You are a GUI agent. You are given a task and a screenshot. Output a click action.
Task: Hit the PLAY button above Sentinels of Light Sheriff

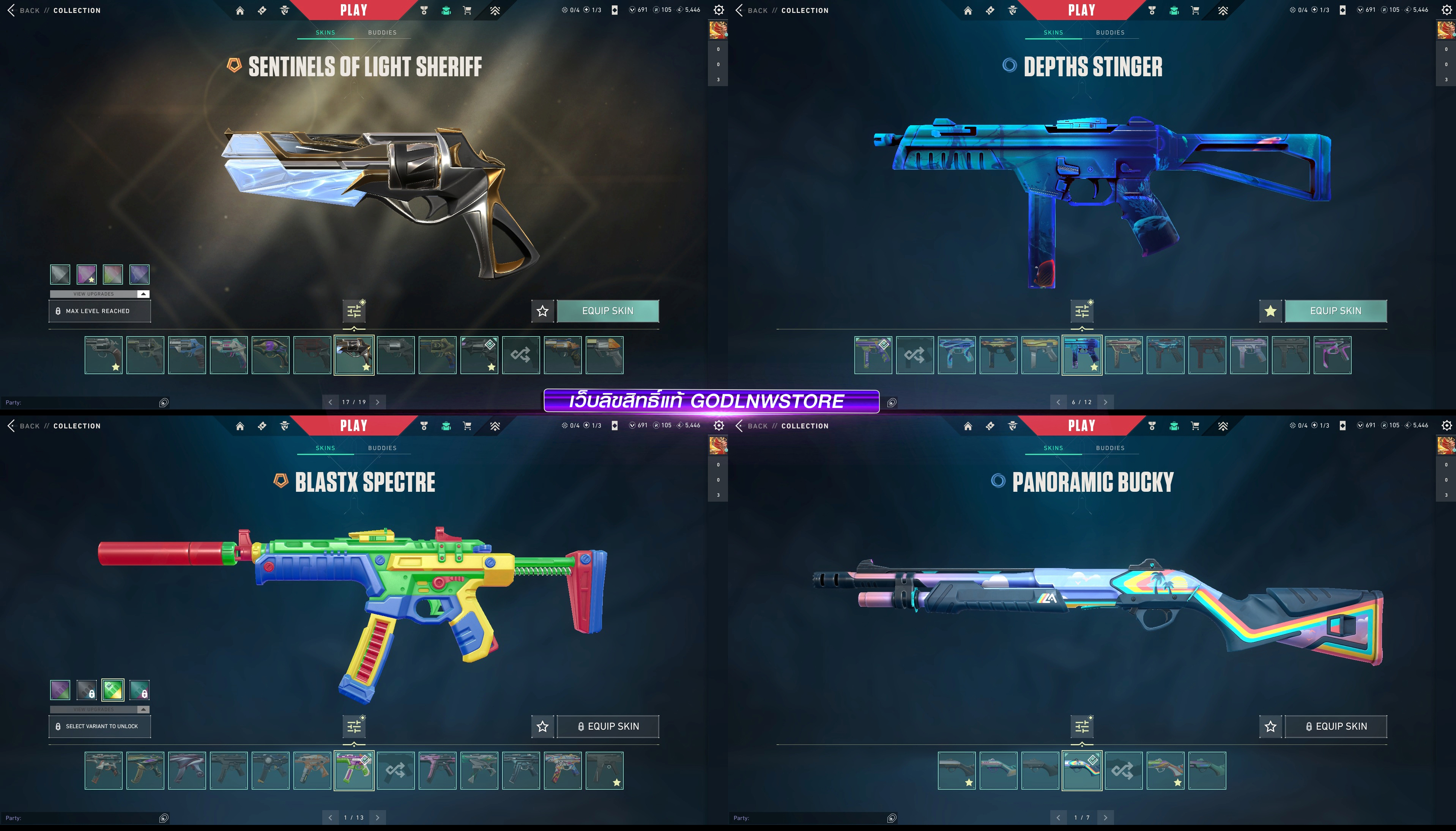(354, 10)
